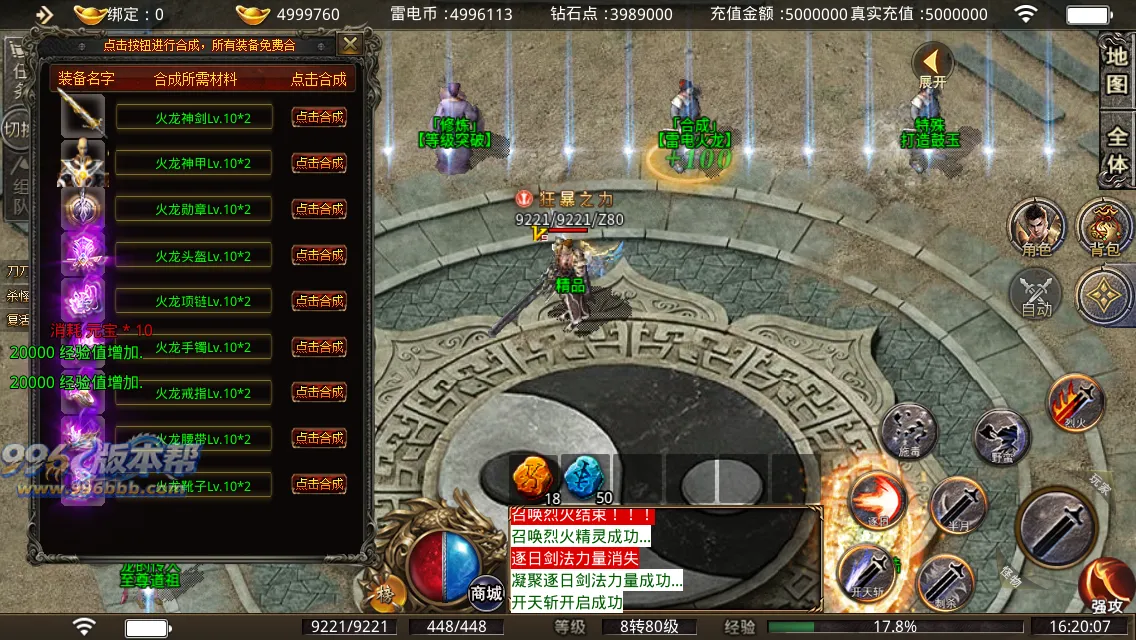Image resolution: width=1136 pixels, height=640 pixels.
Task: Activate the 烈火 flaming sword skill
Action: (x=1075, y=402)
